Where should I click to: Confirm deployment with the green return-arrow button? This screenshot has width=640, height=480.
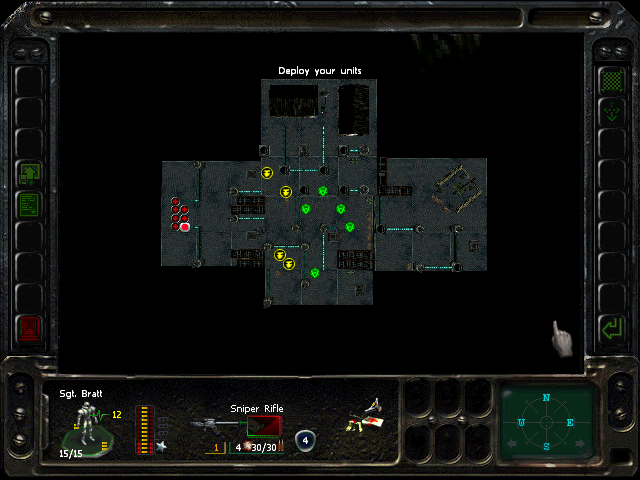tap(609, 327)
